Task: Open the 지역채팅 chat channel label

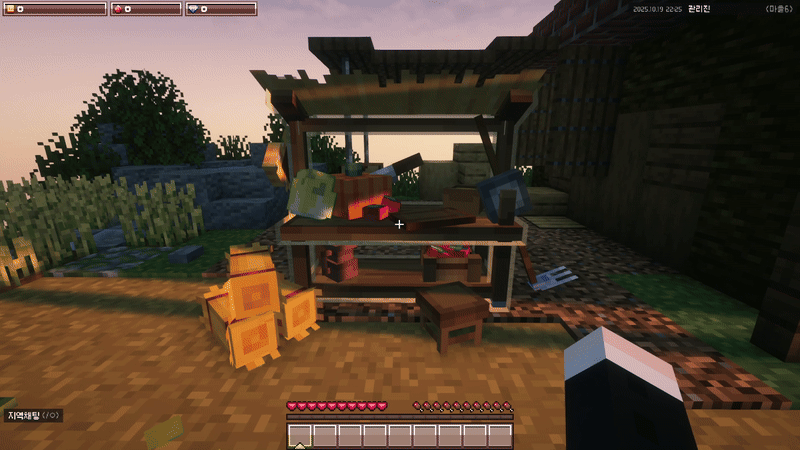Action: click(33, 415)
